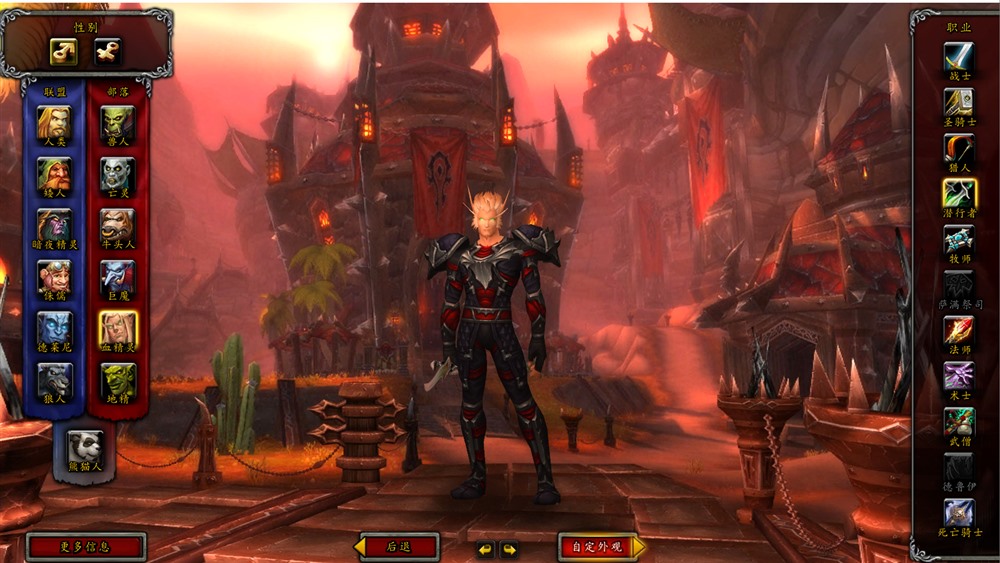Pick the Tauren (牛头人) race
This screenshot has width=1000, height=563.
click(x=117, y=227)
